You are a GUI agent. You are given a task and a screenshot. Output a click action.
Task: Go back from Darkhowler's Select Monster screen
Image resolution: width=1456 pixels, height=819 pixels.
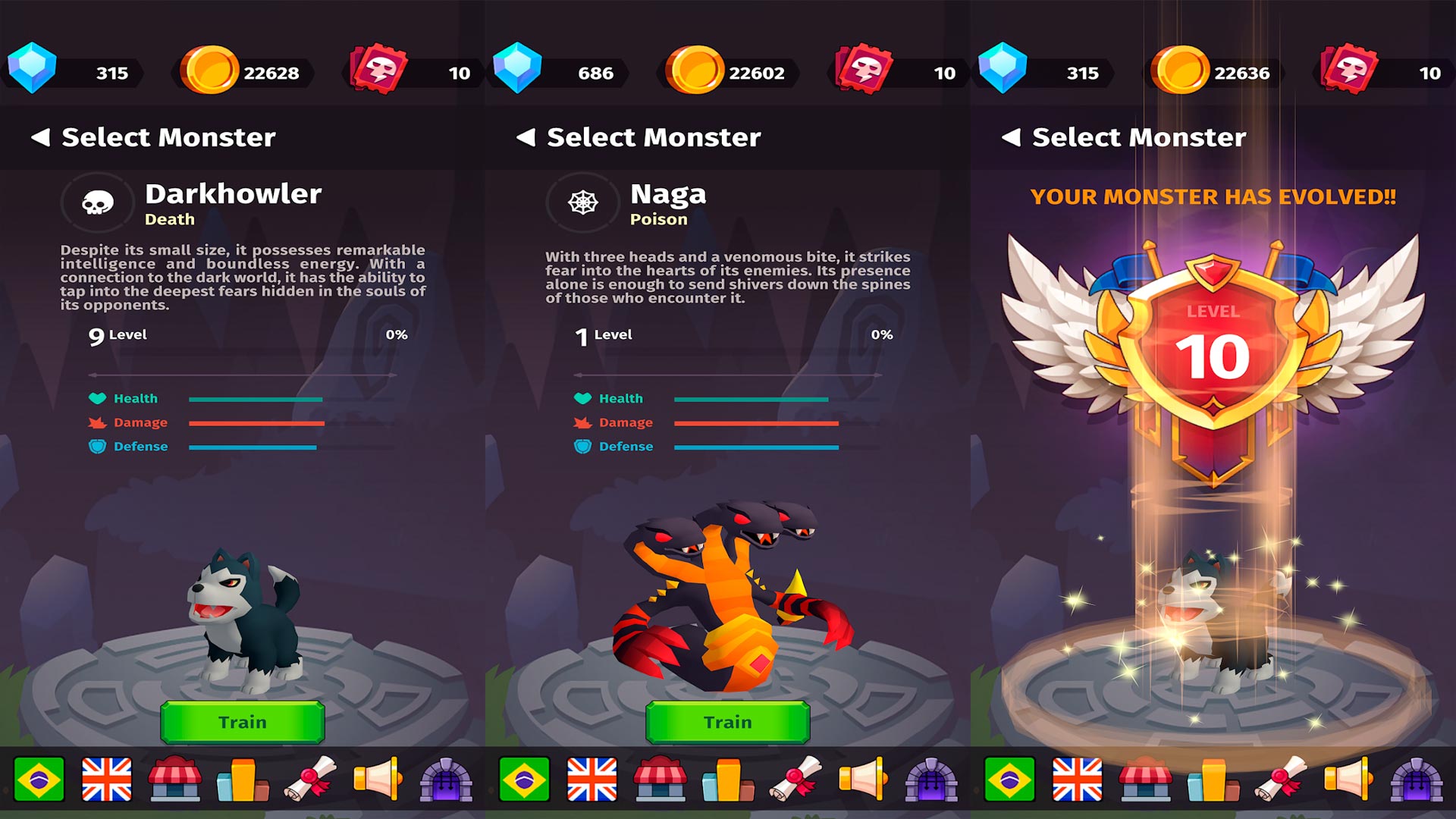[41, 137]
